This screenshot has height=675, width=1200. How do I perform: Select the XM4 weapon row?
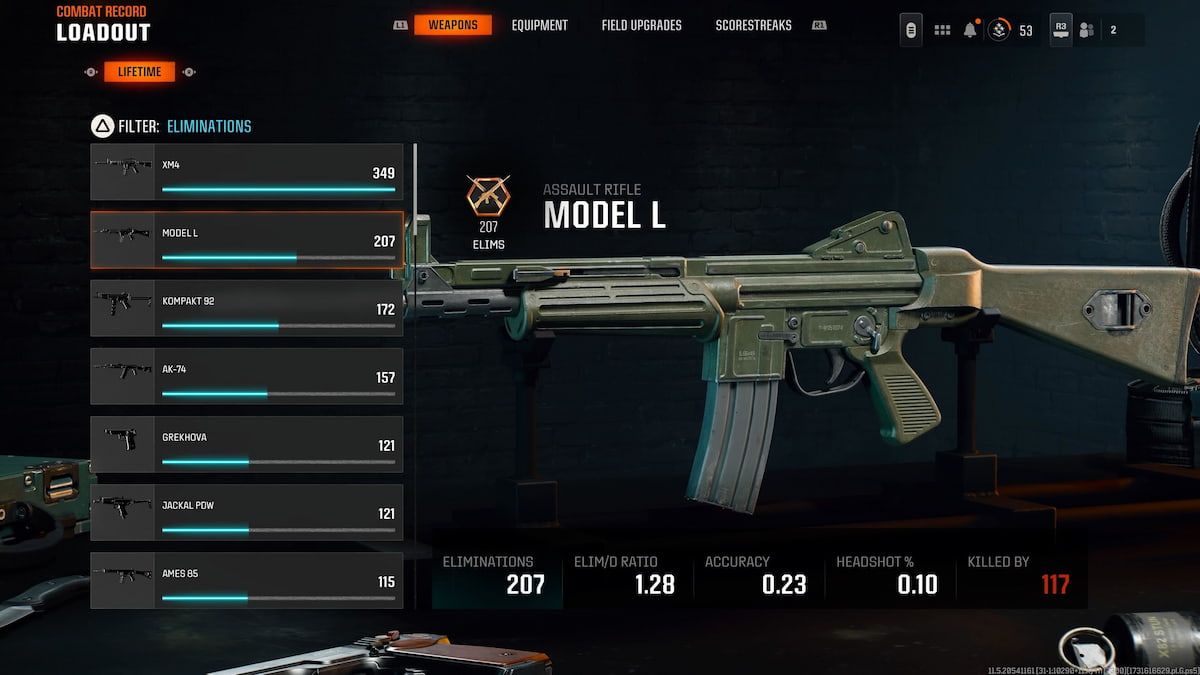(x=247, y=172)
